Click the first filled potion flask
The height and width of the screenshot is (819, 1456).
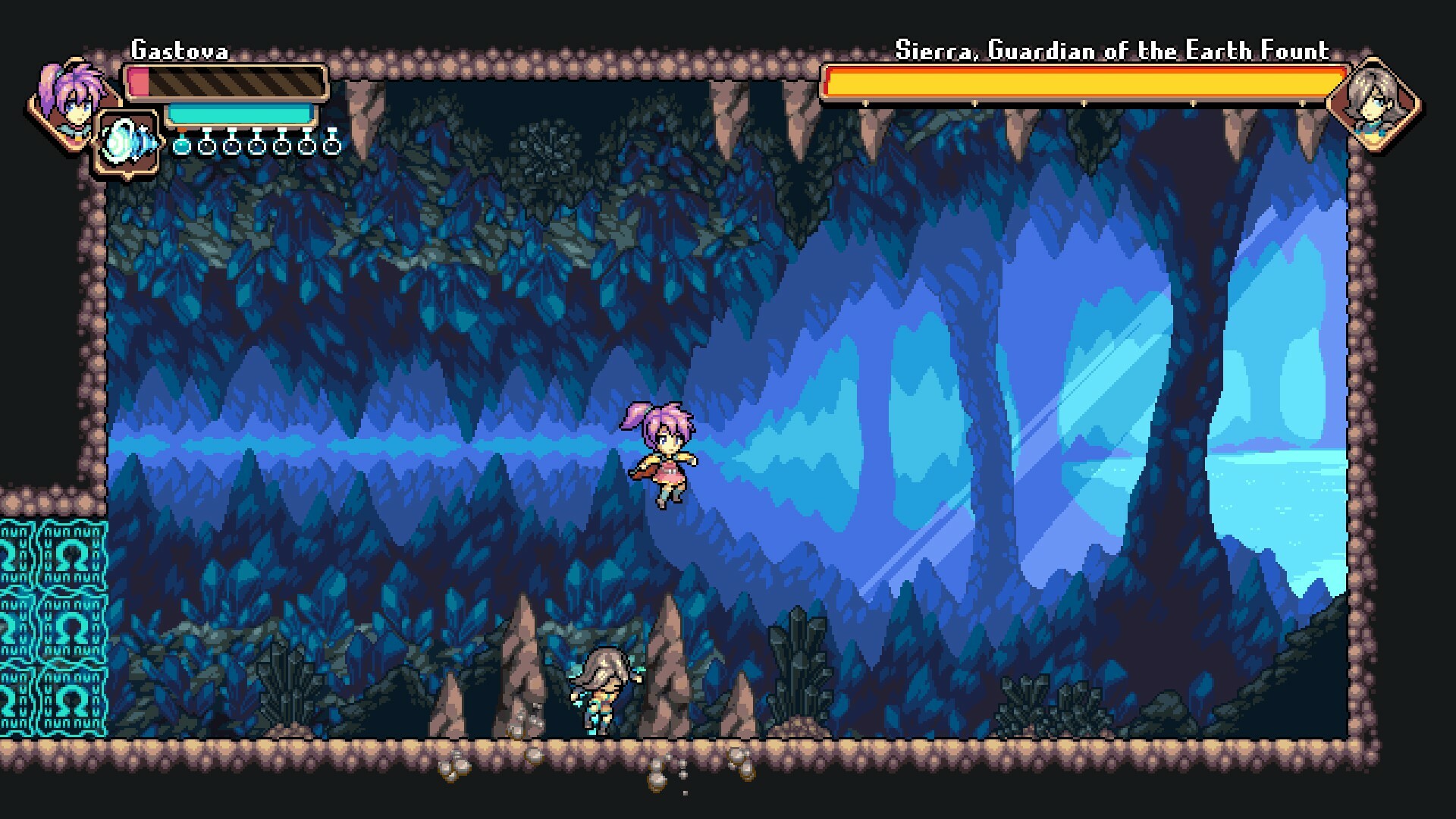click(x=182, y=146)
